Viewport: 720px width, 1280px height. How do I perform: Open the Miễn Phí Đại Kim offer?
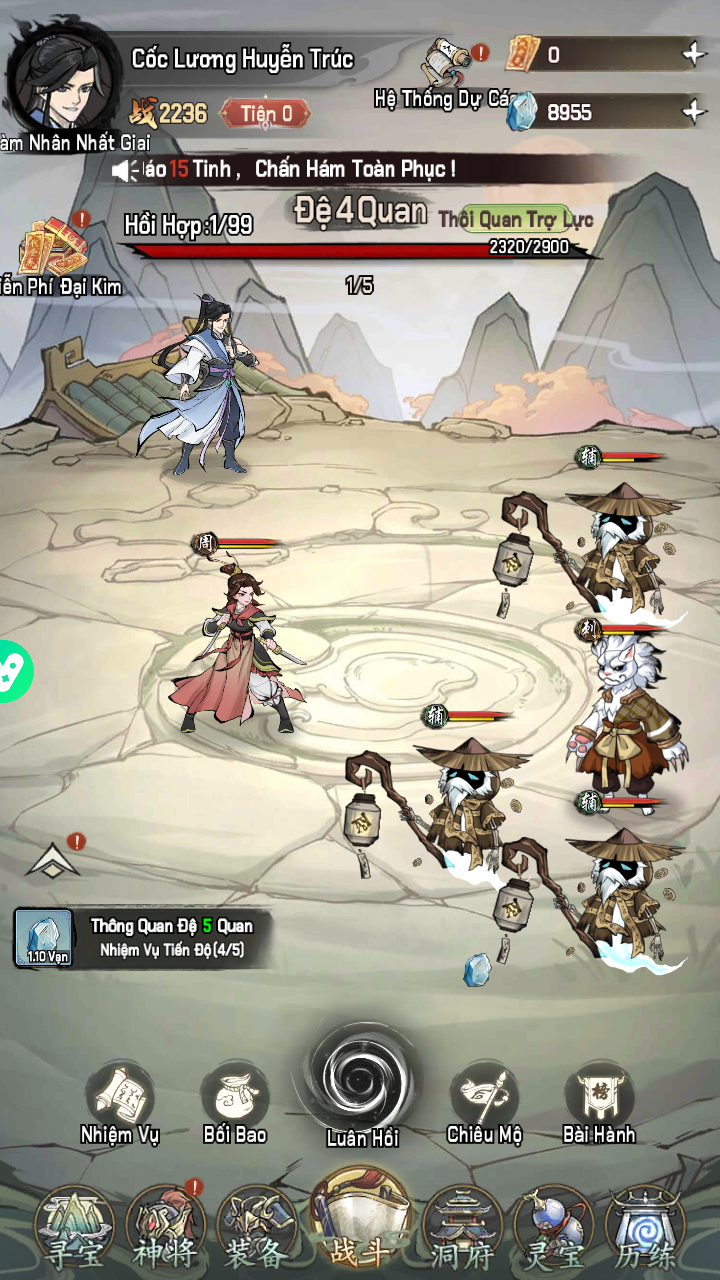(x=55, y=250)
